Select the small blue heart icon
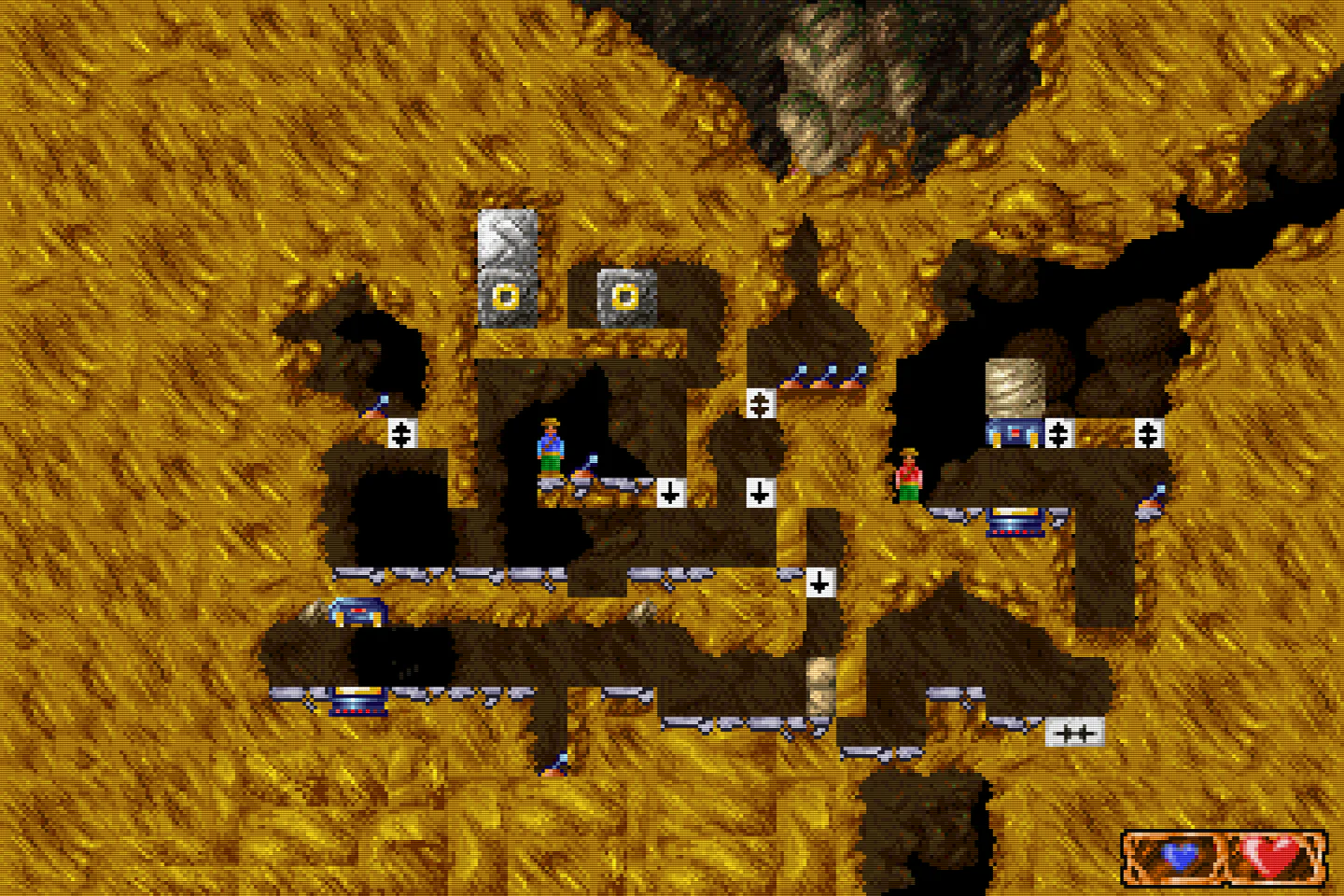This screenshot has width=1344, height=896. pos(1180,857)
